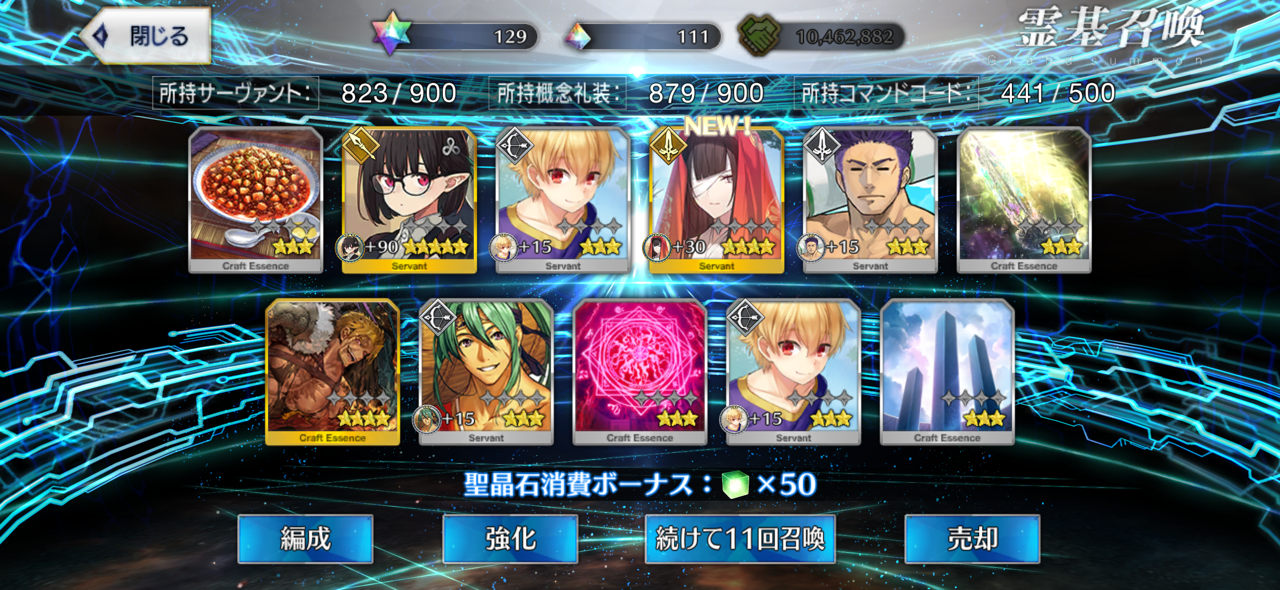Image resolution: width=1280 pixels, height=590 pixels.
Task: Inspect the skyscraper Craft Essence card
Action: tap(947, 371)
